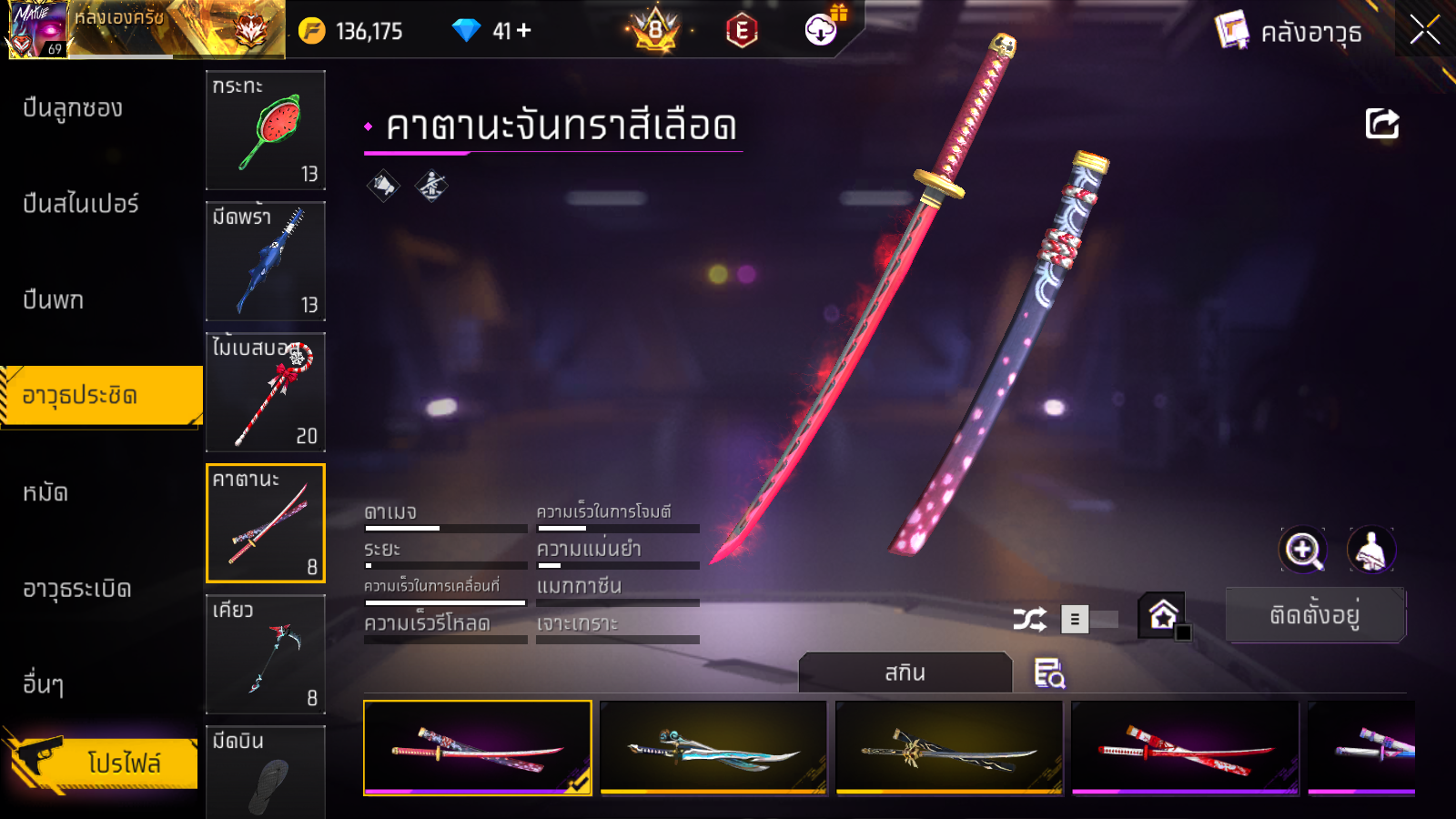Choose the หมัด fist category
The width and height of the screenshot is (1456, 819).
[x=45, y=493]
